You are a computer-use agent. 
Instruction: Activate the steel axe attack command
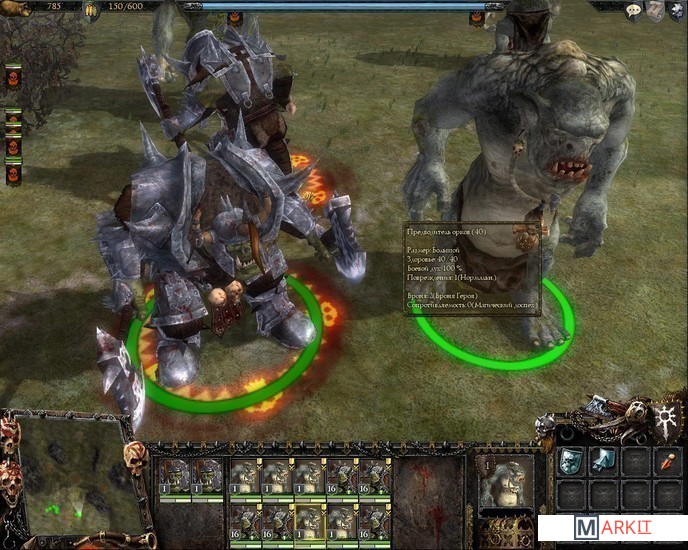click(603, 461)
